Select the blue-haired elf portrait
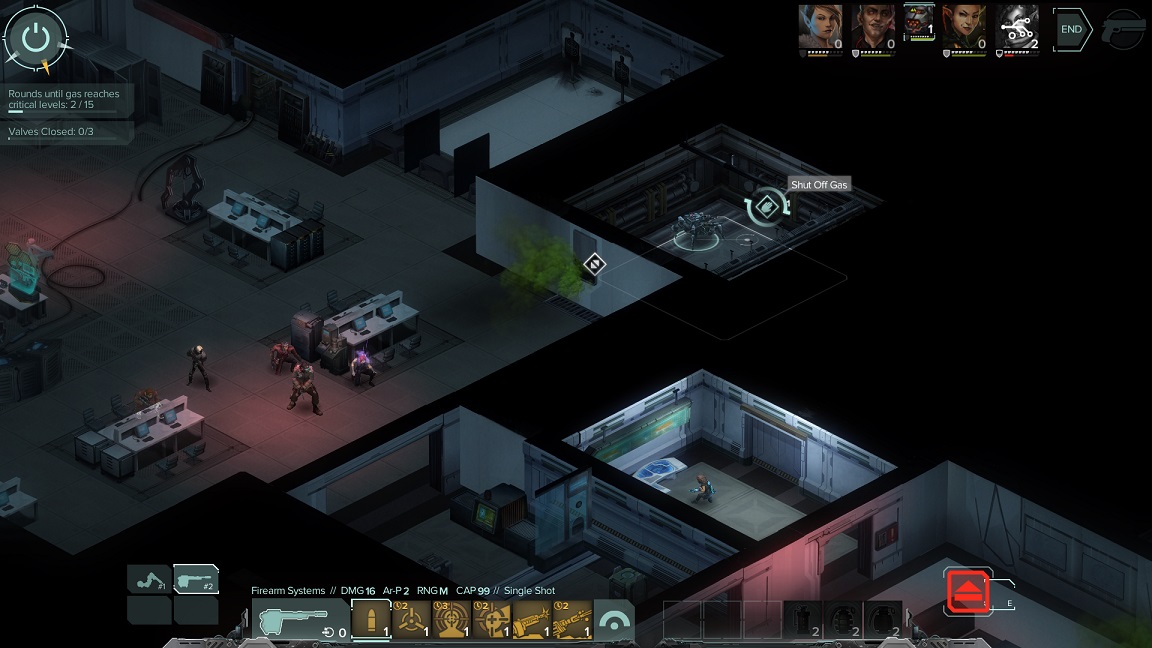Screen dimensions: 1152x648 [x=819, y=27]
